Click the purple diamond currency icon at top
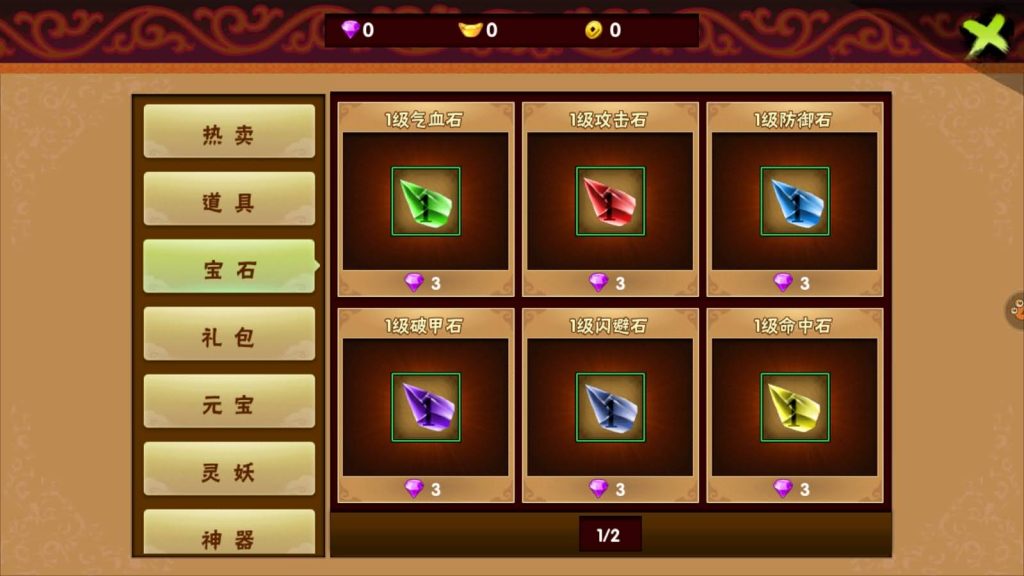This screenshot has height=576, width=1024. pyautogui.click(x=350, y=30)
